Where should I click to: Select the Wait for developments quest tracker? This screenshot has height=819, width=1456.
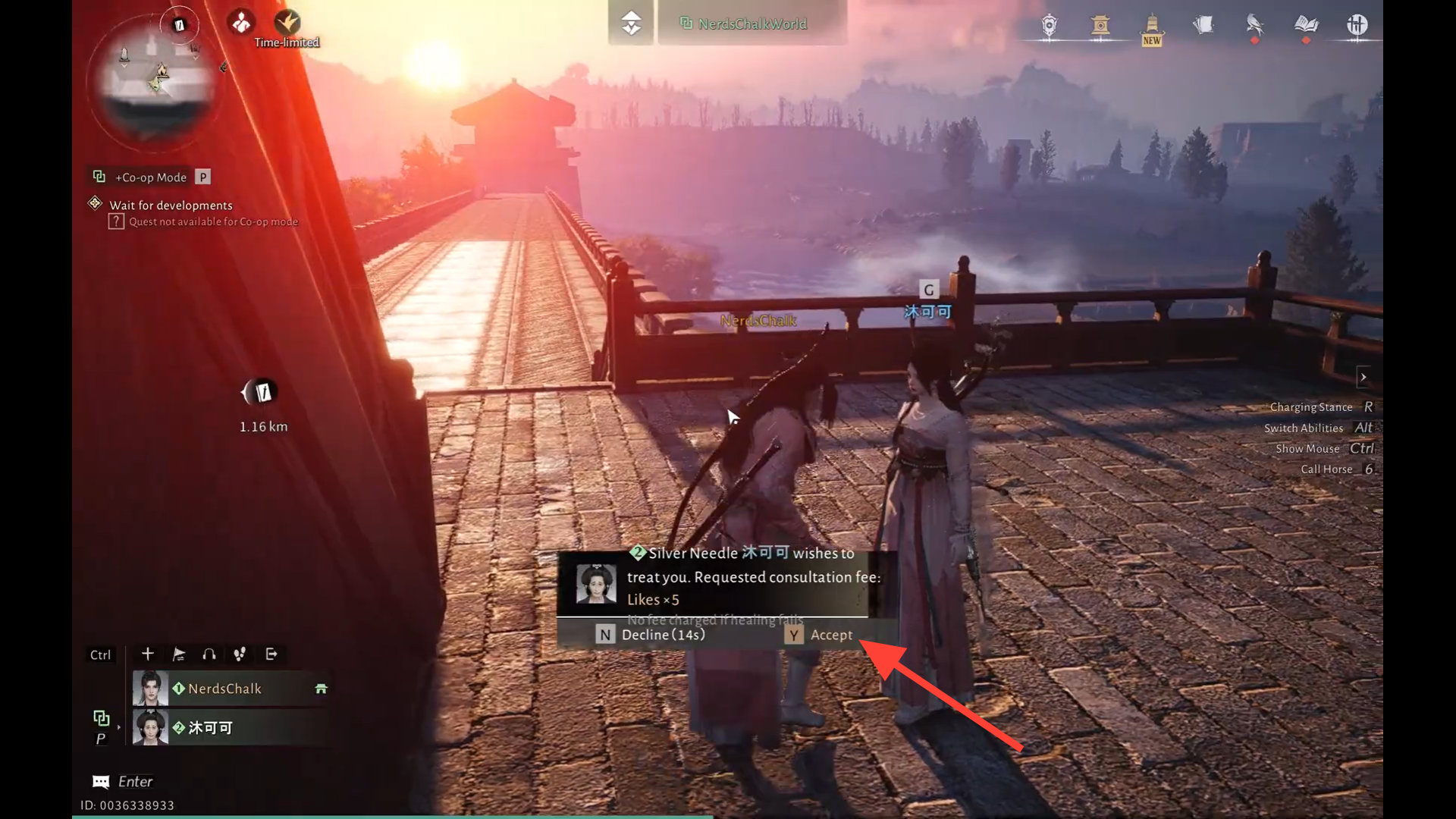tap(171, 206)
